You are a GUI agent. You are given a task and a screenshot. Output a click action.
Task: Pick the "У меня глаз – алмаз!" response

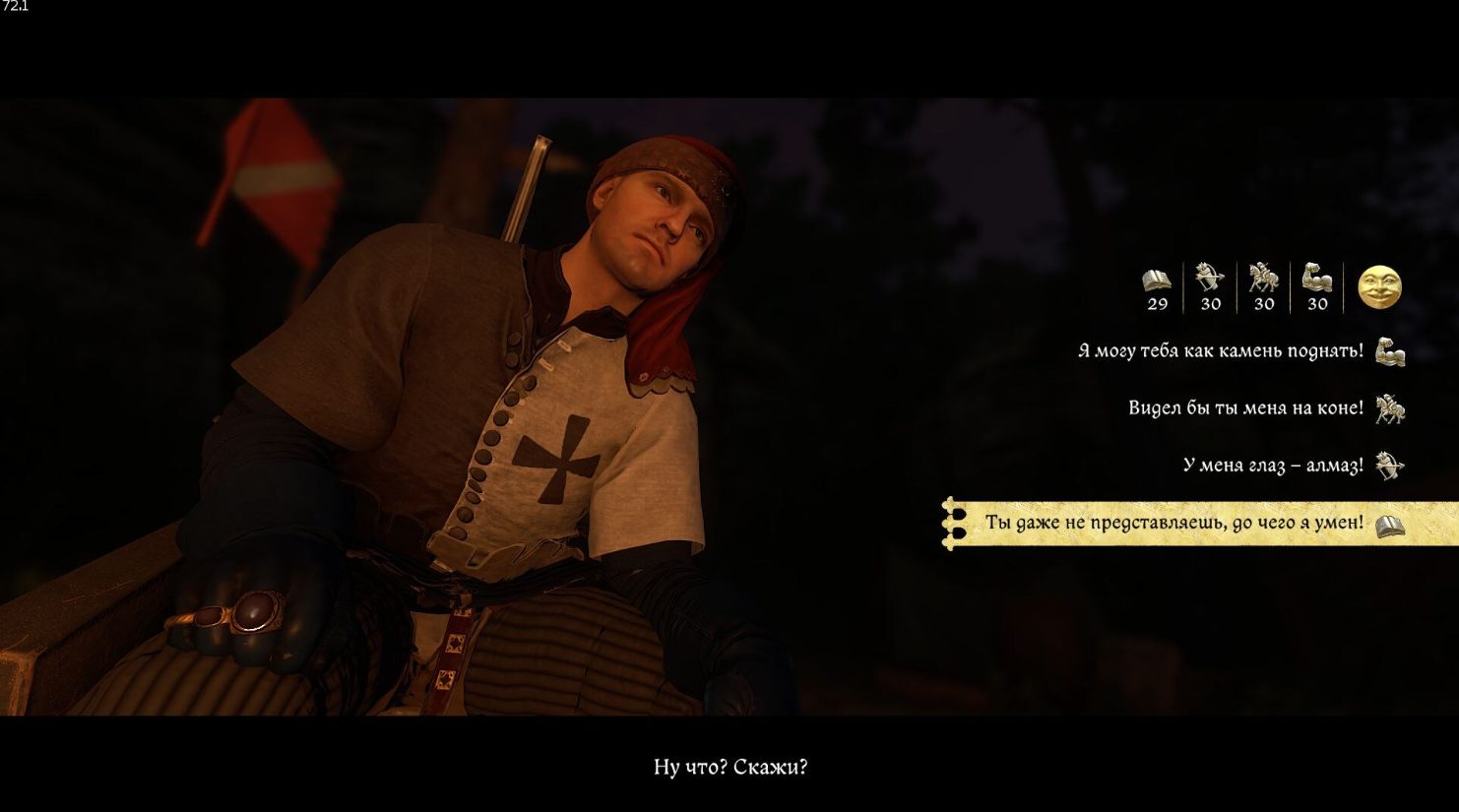tap(1272, 465)
